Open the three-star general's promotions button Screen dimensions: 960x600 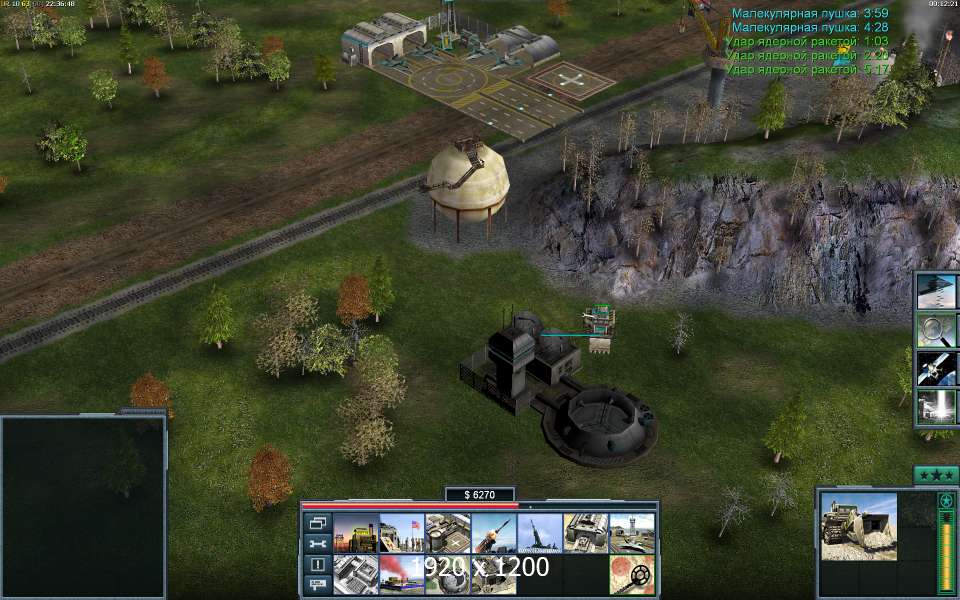coord(936,474)
